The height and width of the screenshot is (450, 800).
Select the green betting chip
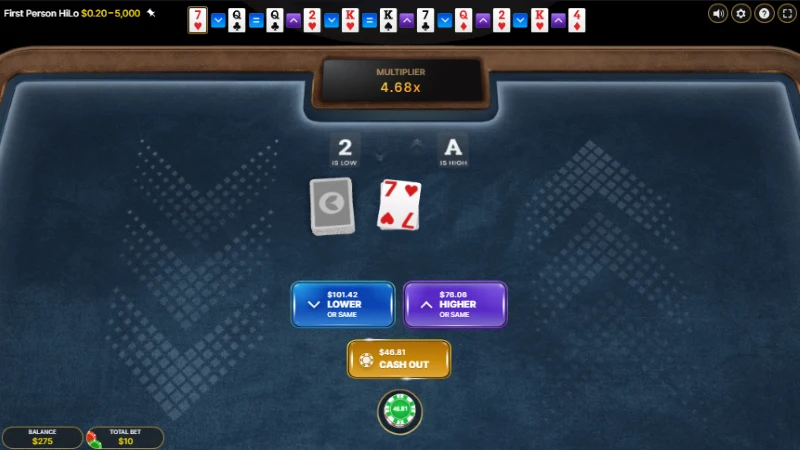pyautogui.click(x=400, y=410)
